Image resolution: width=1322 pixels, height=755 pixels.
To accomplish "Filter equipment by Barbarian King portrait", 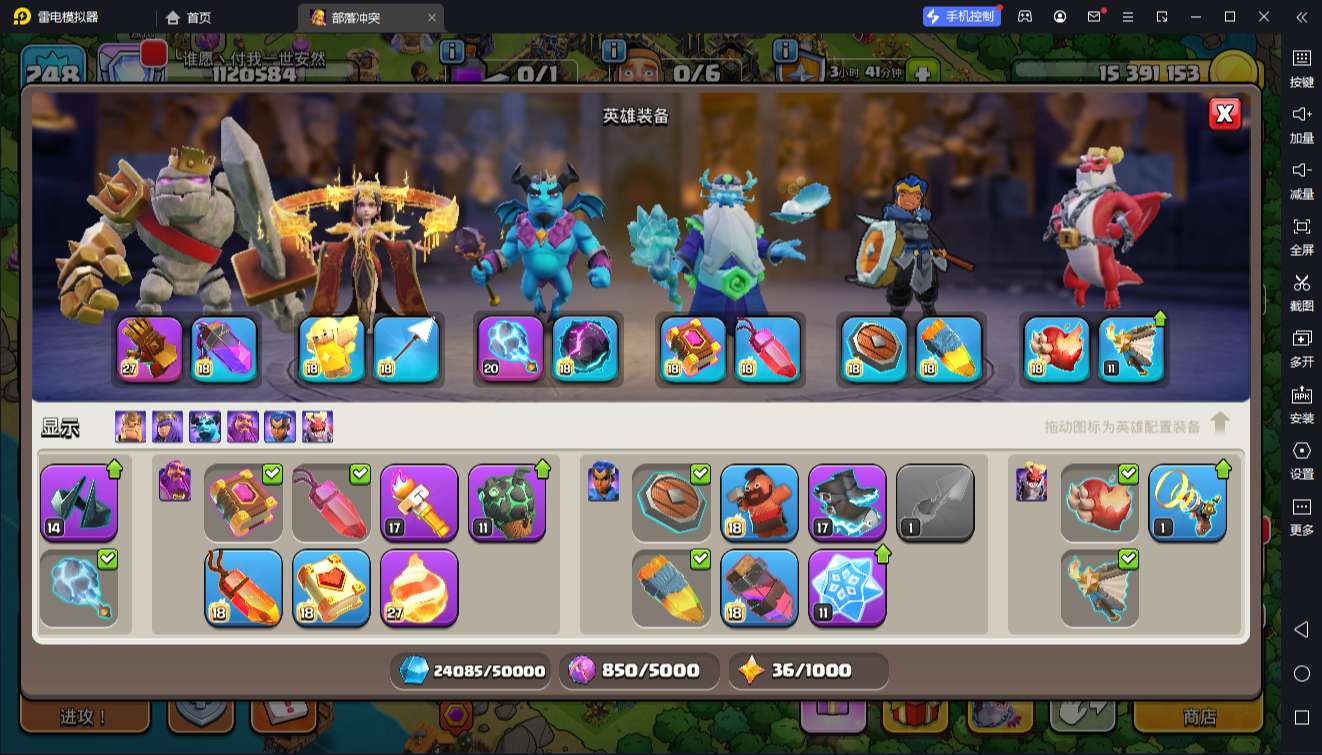I will [130, 427].
